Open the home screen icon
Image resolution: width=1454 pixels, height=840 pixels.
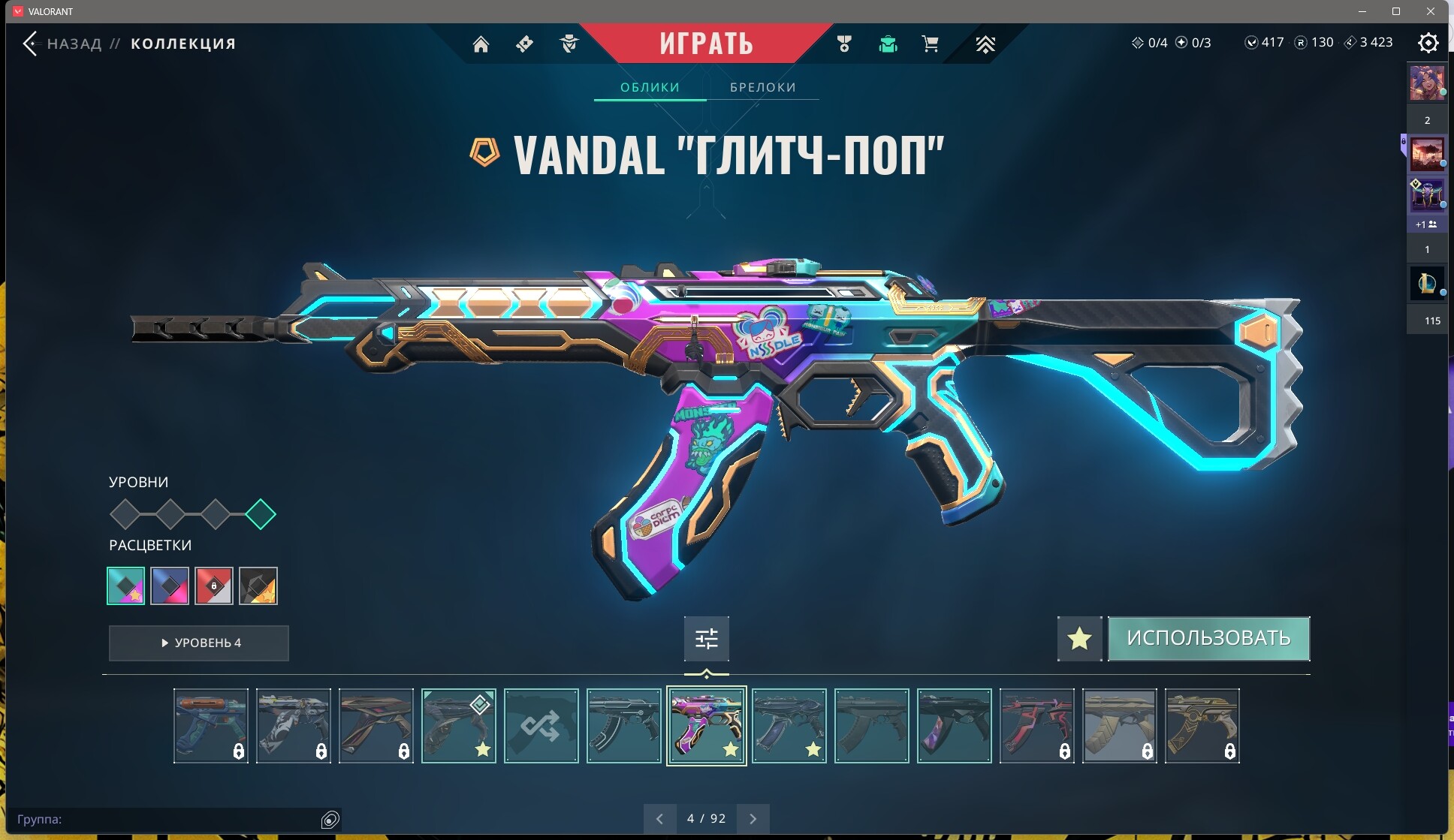(x=481, y=44)
